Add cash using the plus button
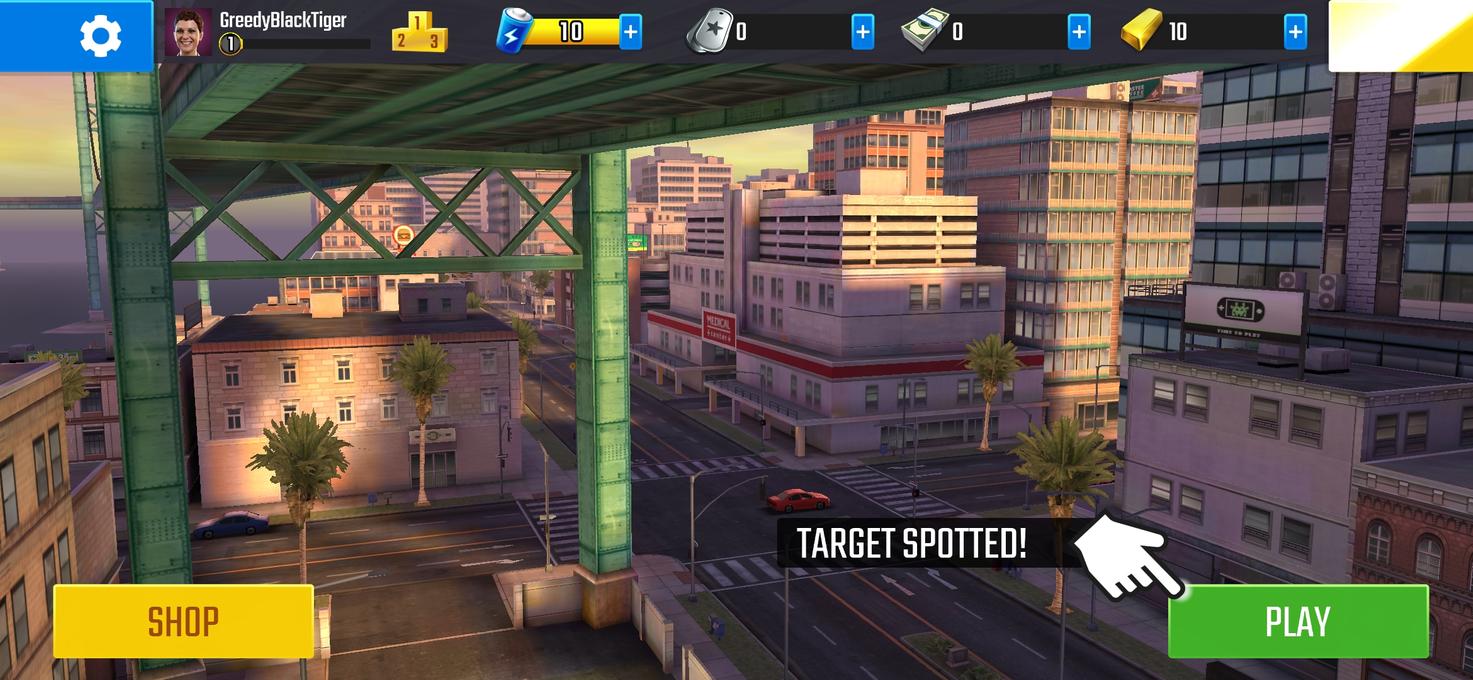The width and height of the screenshot is (1473, 680). pyautogui.click(x=1079, y=32)
